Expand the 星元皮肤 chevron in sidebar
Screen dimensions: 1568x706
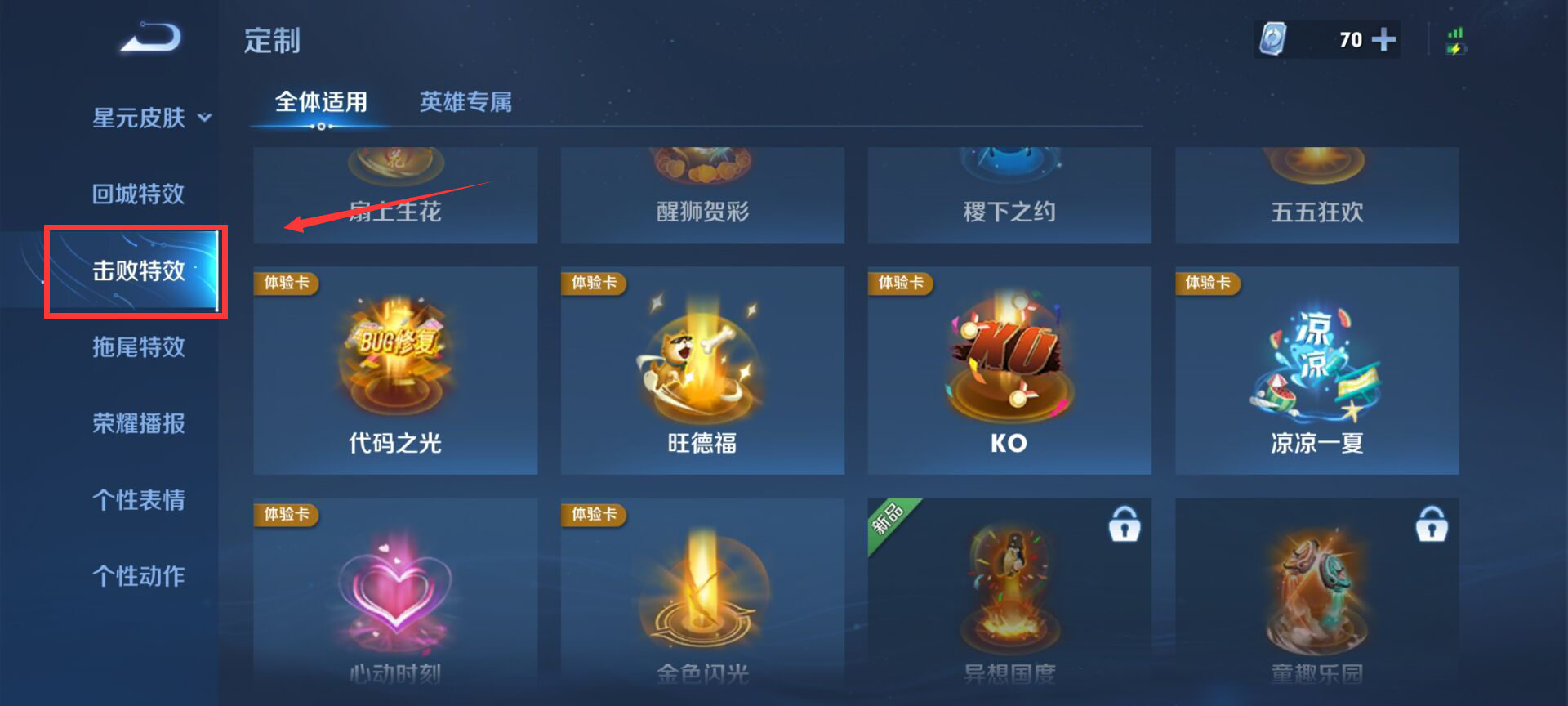point(206,118)
